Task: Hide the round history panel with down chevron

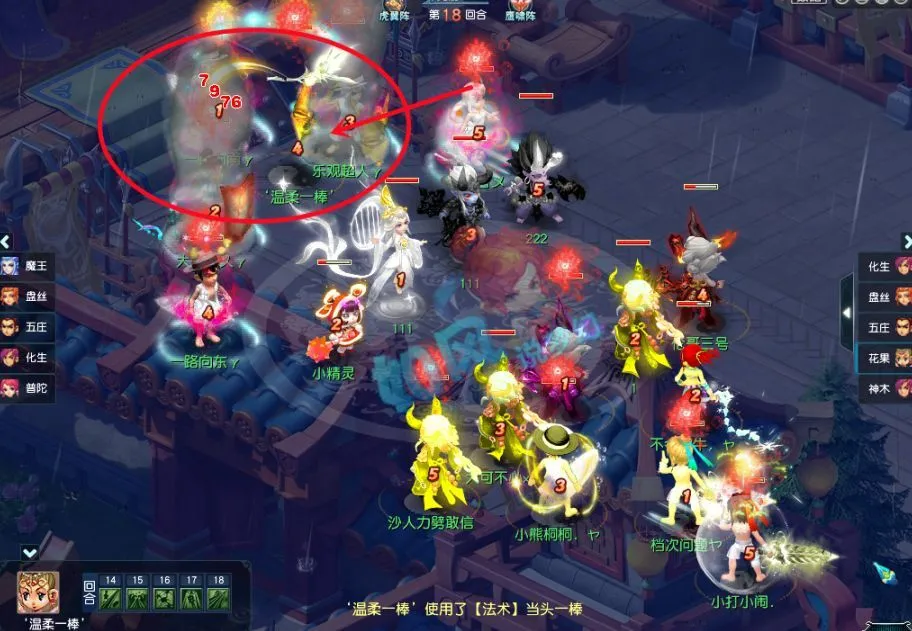Action: click(30, 552)
